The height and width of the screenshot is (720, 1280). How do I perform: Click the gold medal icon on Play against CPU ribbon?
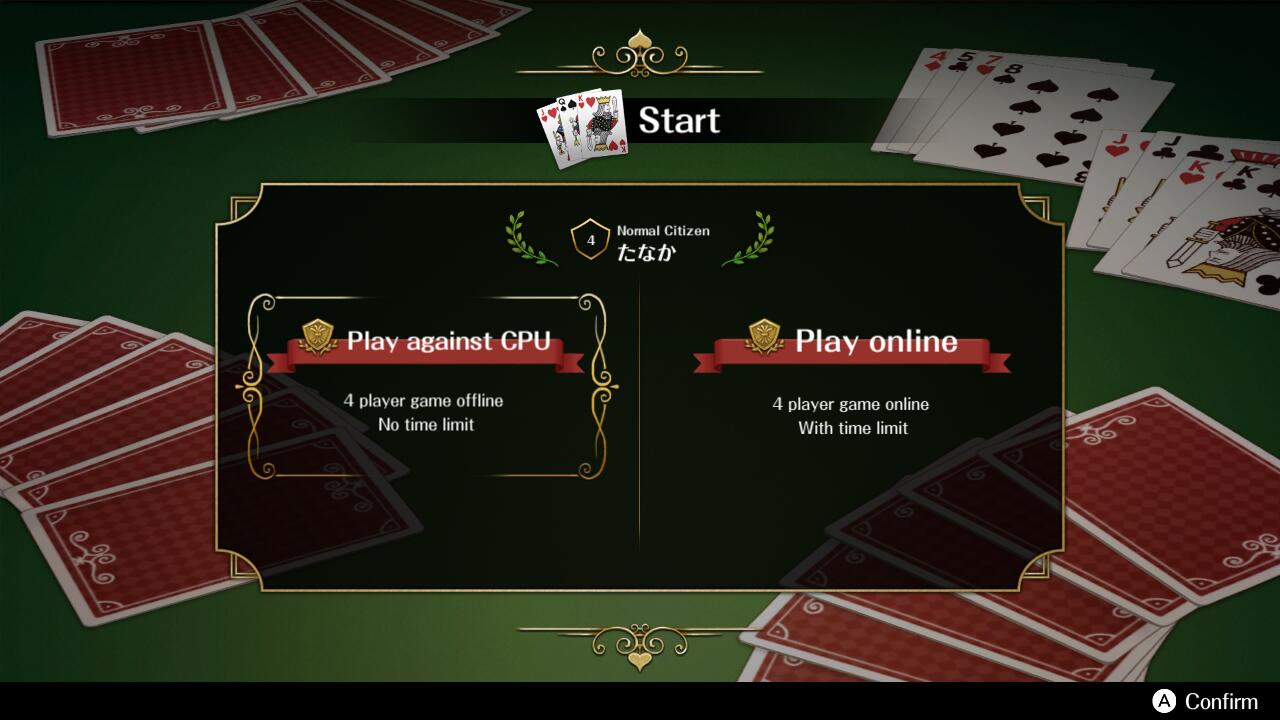[x=318, y=333]
